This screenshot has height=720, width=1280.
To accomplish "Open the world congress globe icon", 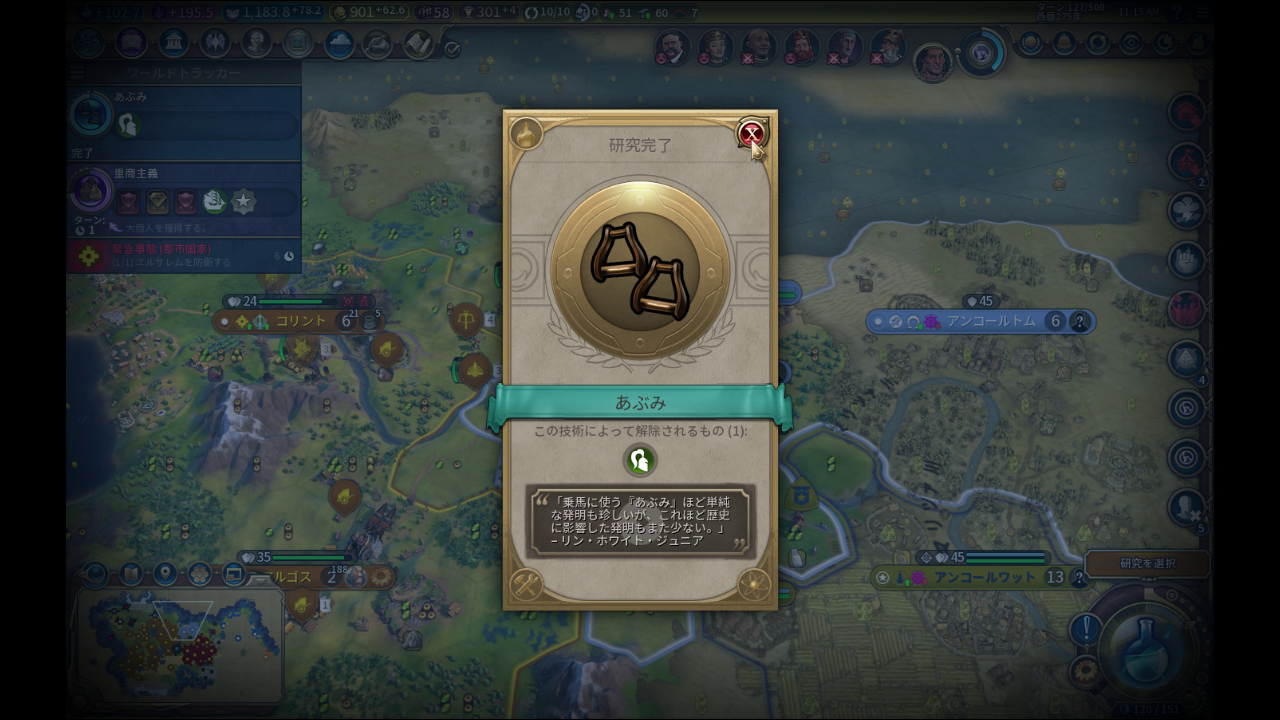I will coord(982,52).
